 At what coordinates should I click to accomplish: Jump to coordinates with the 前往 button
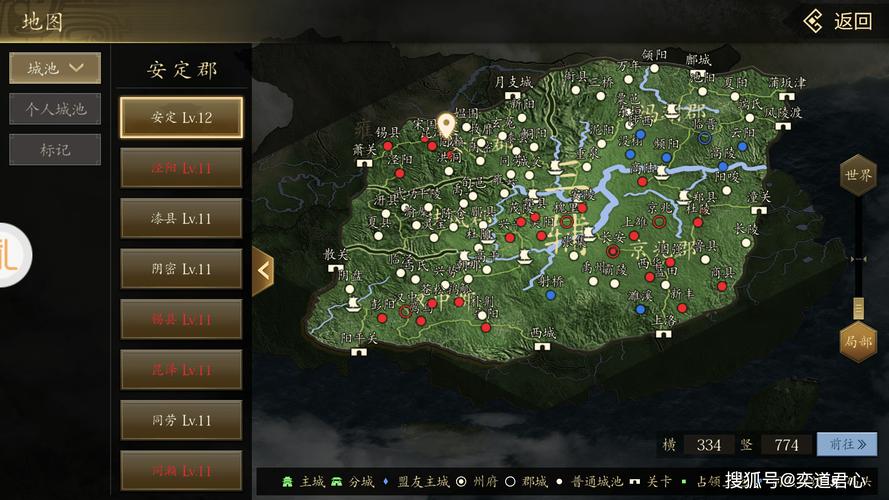tap(846, 444)
